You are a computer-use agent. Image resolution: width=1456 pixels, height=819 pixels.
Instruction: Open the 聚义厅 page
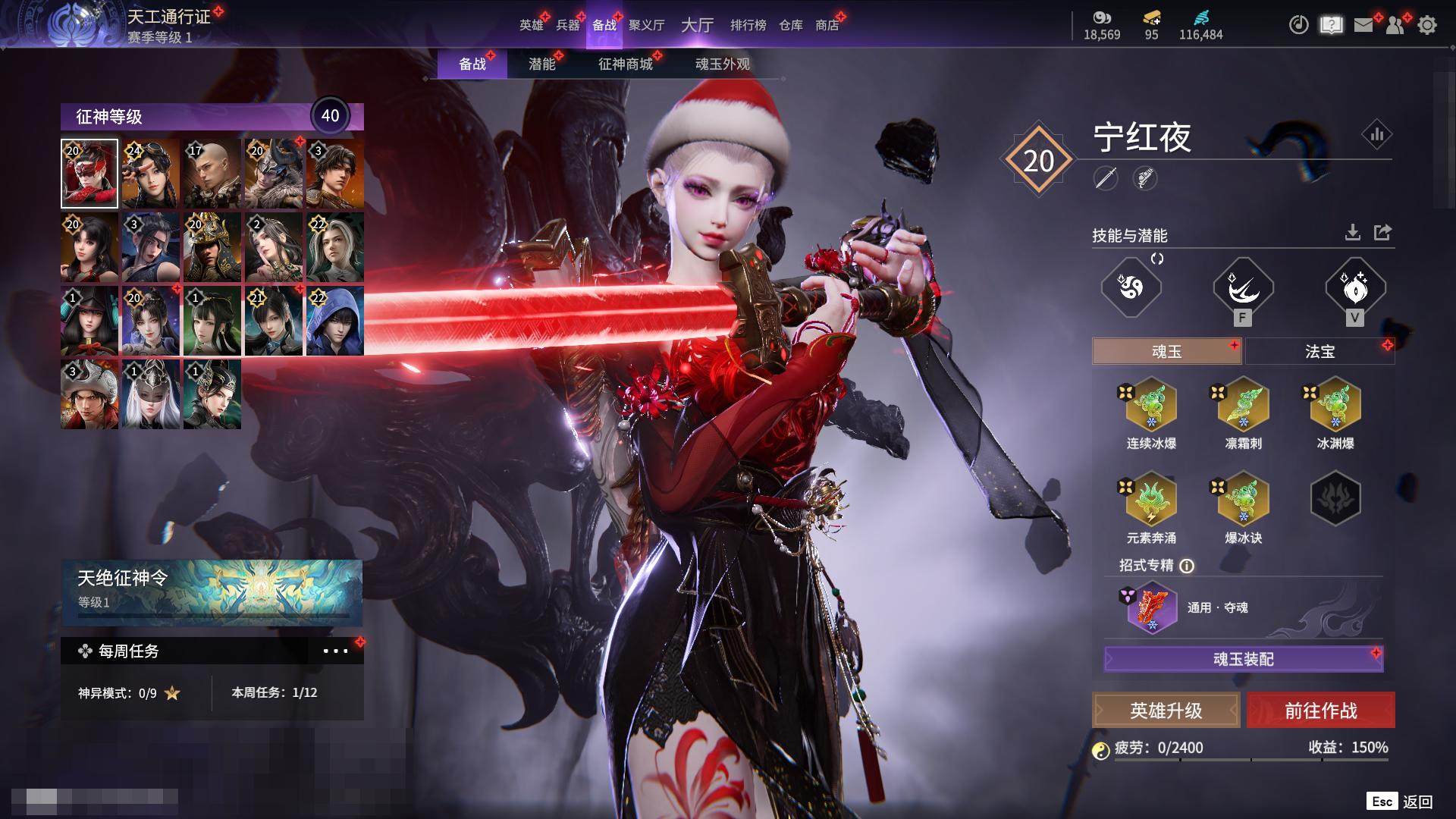[646, 25]
